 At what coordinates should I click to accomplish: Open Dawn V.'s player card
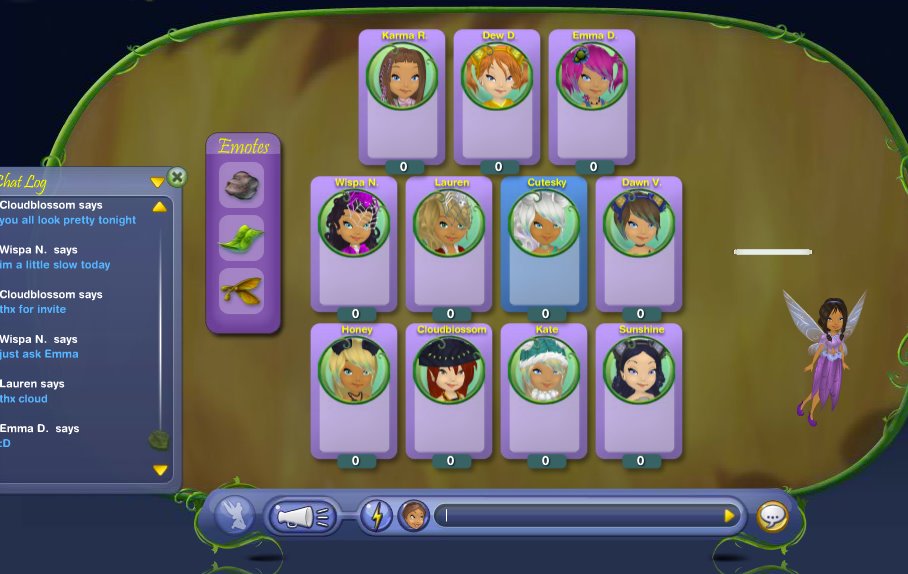[639, 243]
